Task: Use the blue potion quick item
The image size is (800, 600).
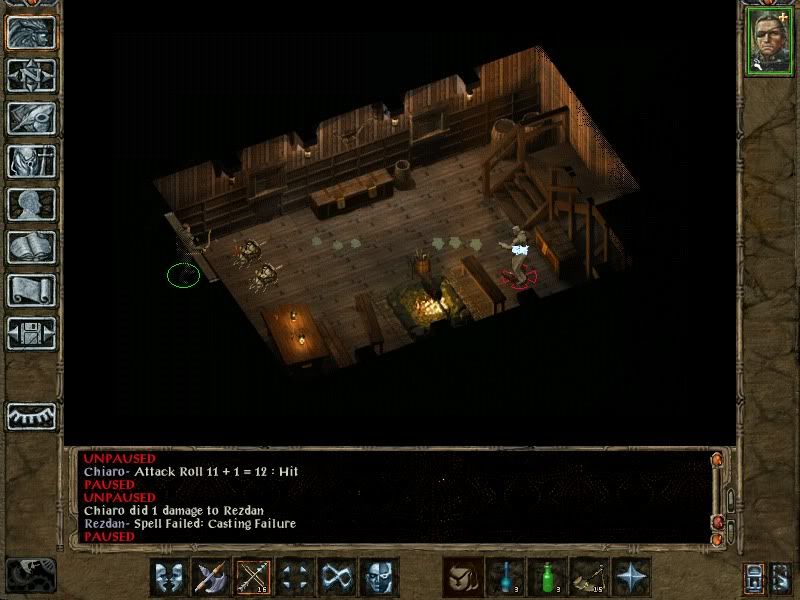Action: pos(504,577)
